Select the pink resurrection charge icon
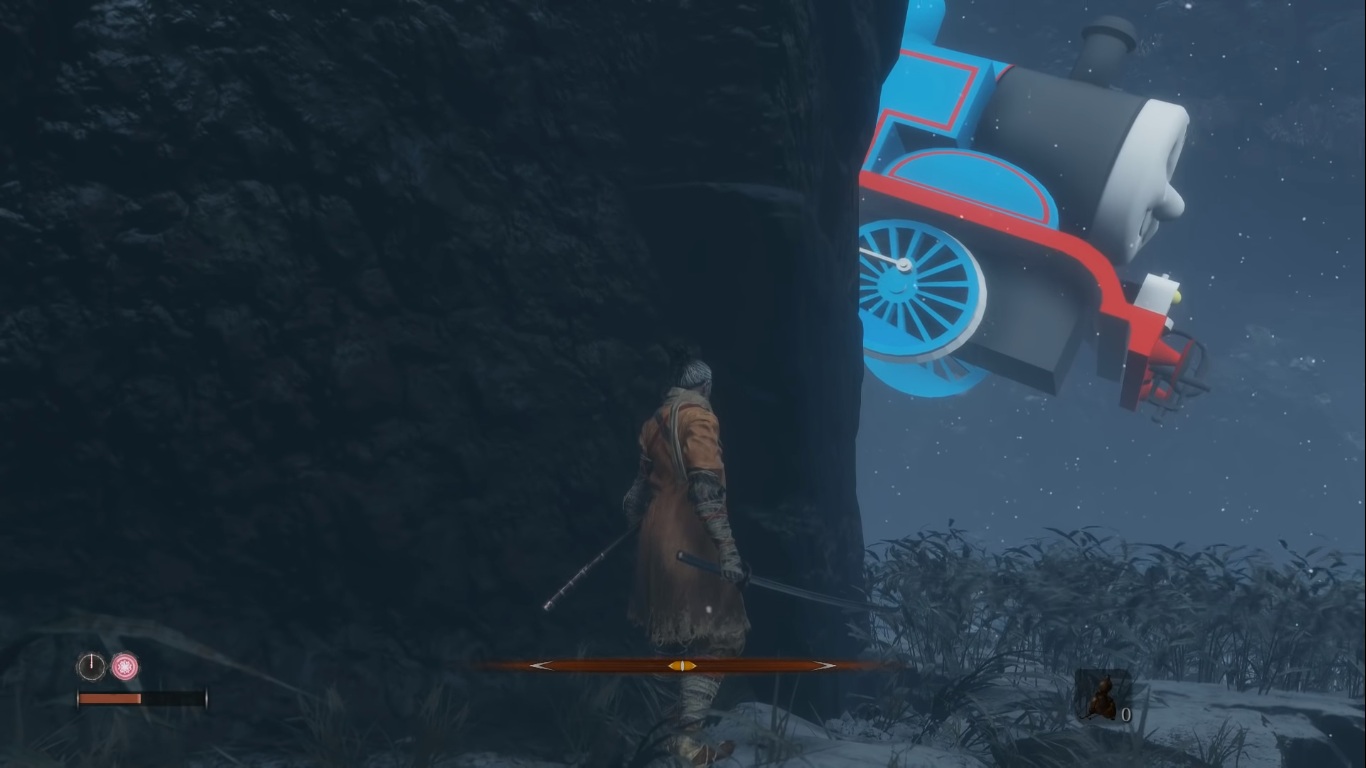 [x=124, y=666]
